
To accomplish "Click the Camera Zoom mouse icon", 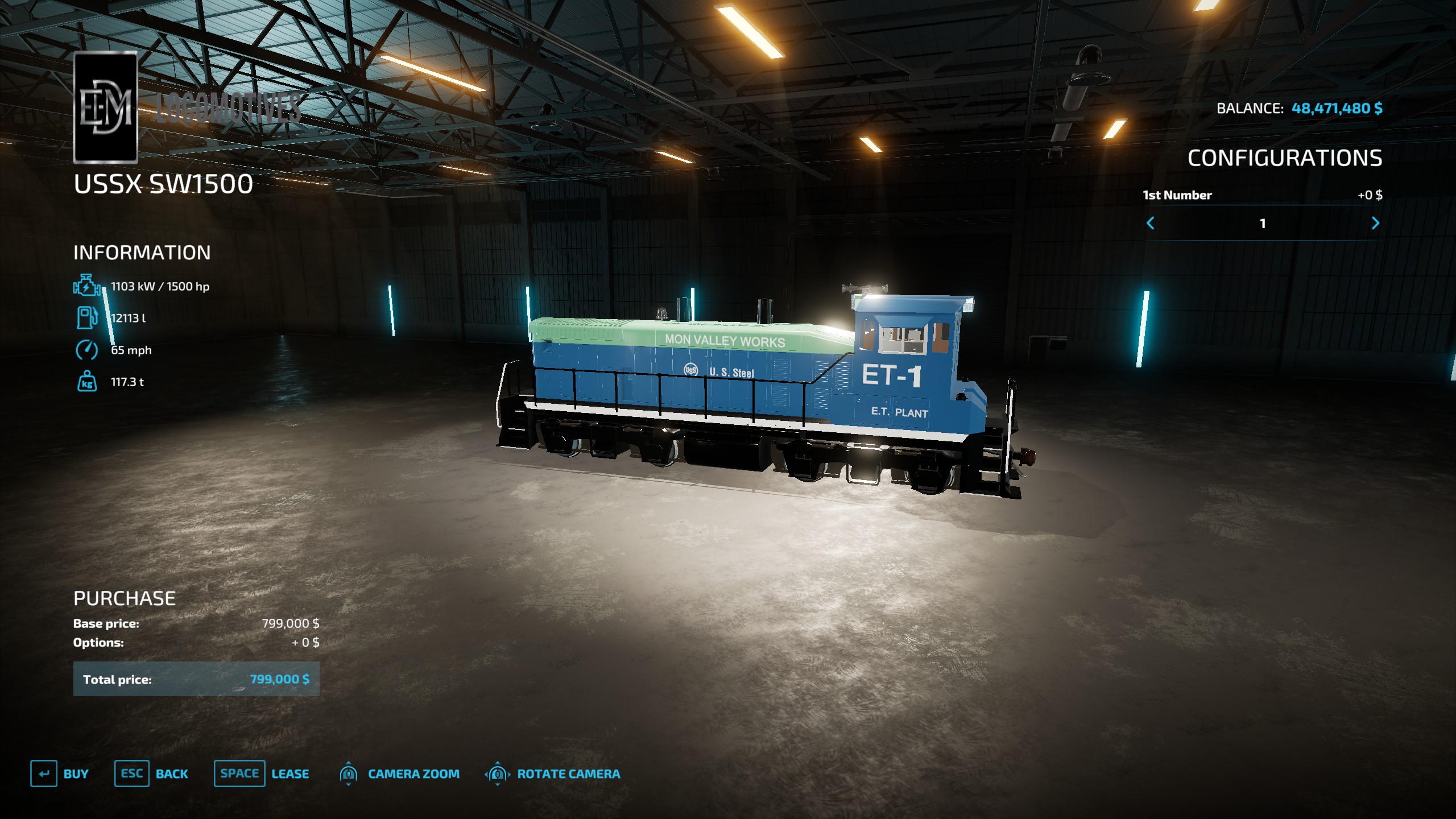I will pos(349,773).
